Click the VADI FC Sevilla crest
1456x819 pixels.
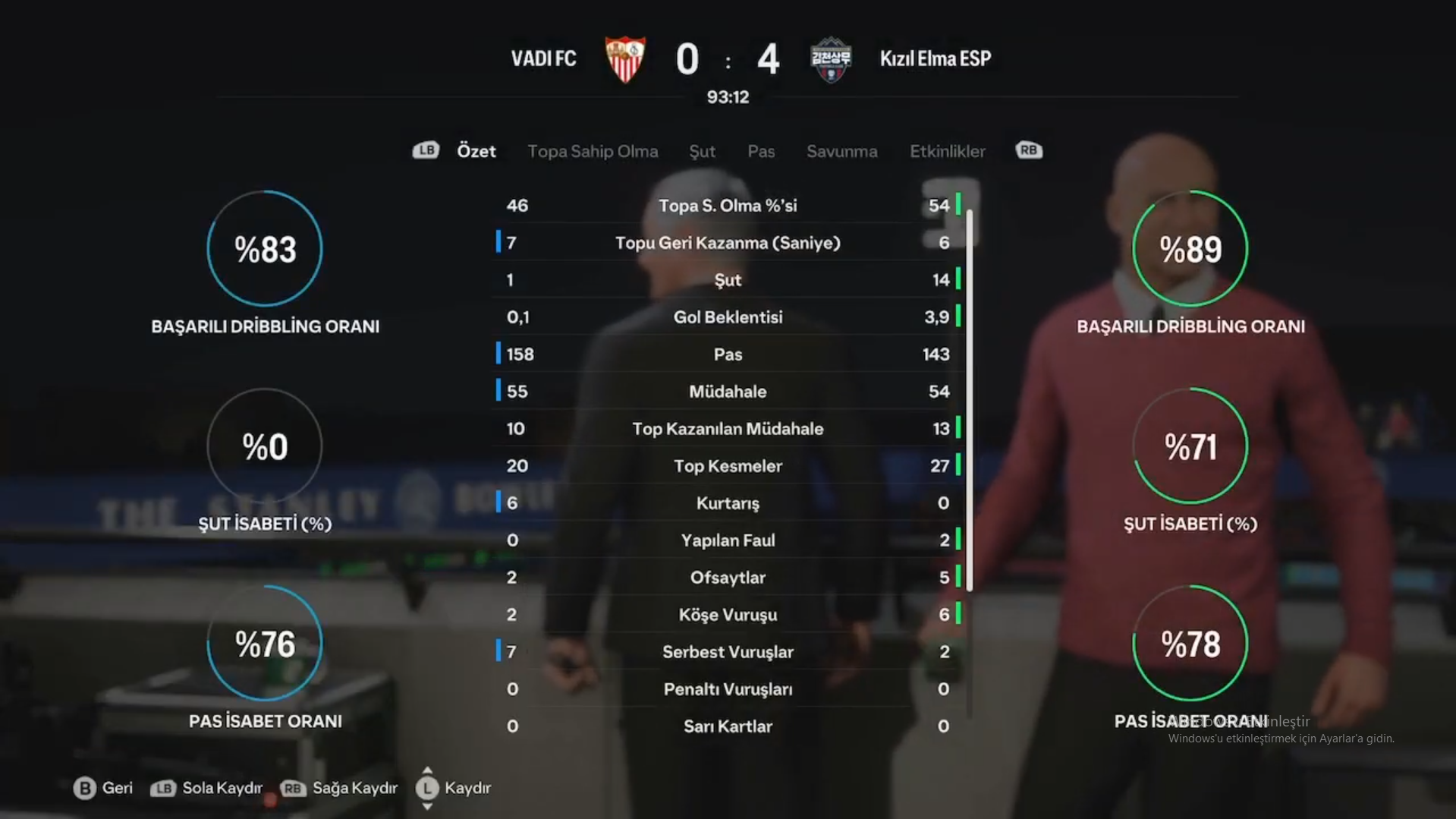624,61
